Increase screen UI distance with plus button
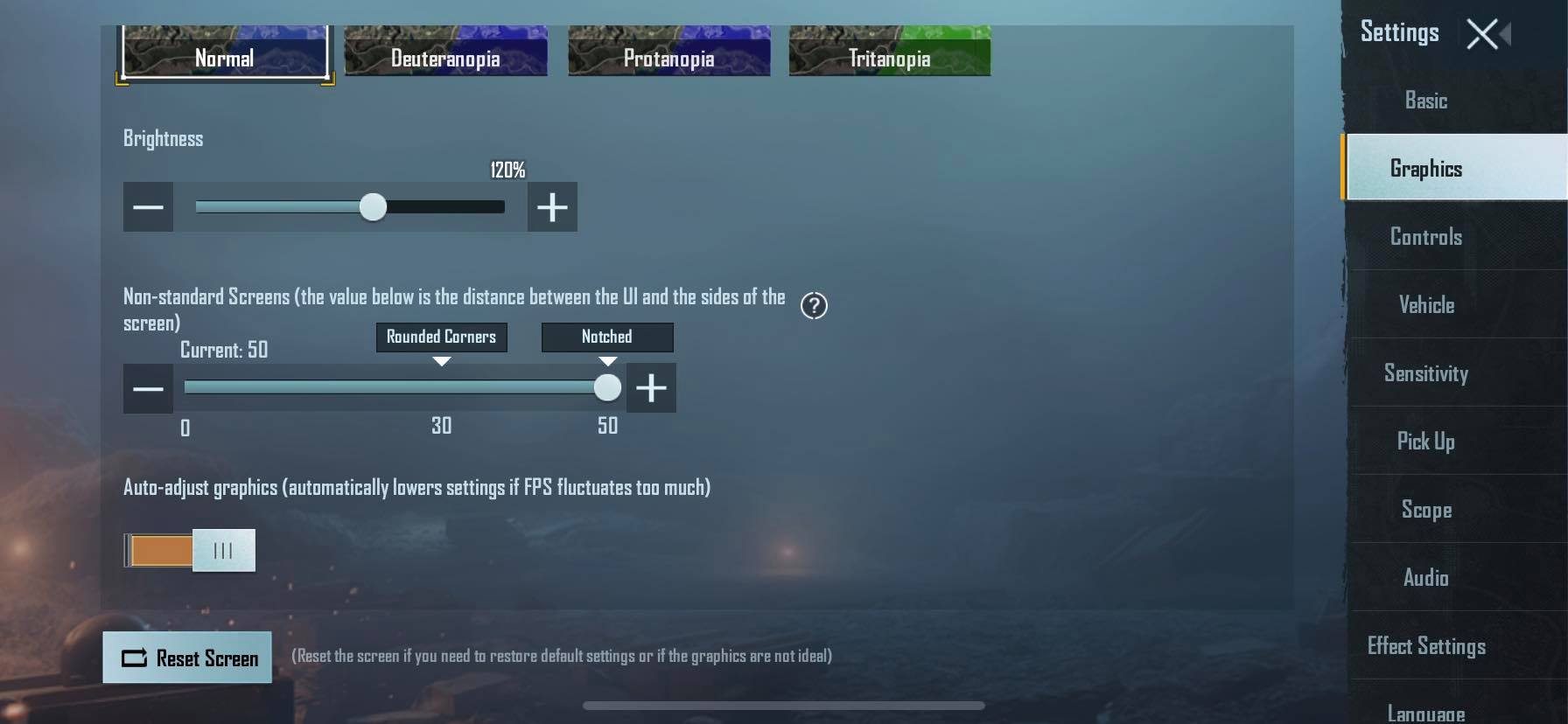Viewport: 1568px width, 724px height. [651, 387]
